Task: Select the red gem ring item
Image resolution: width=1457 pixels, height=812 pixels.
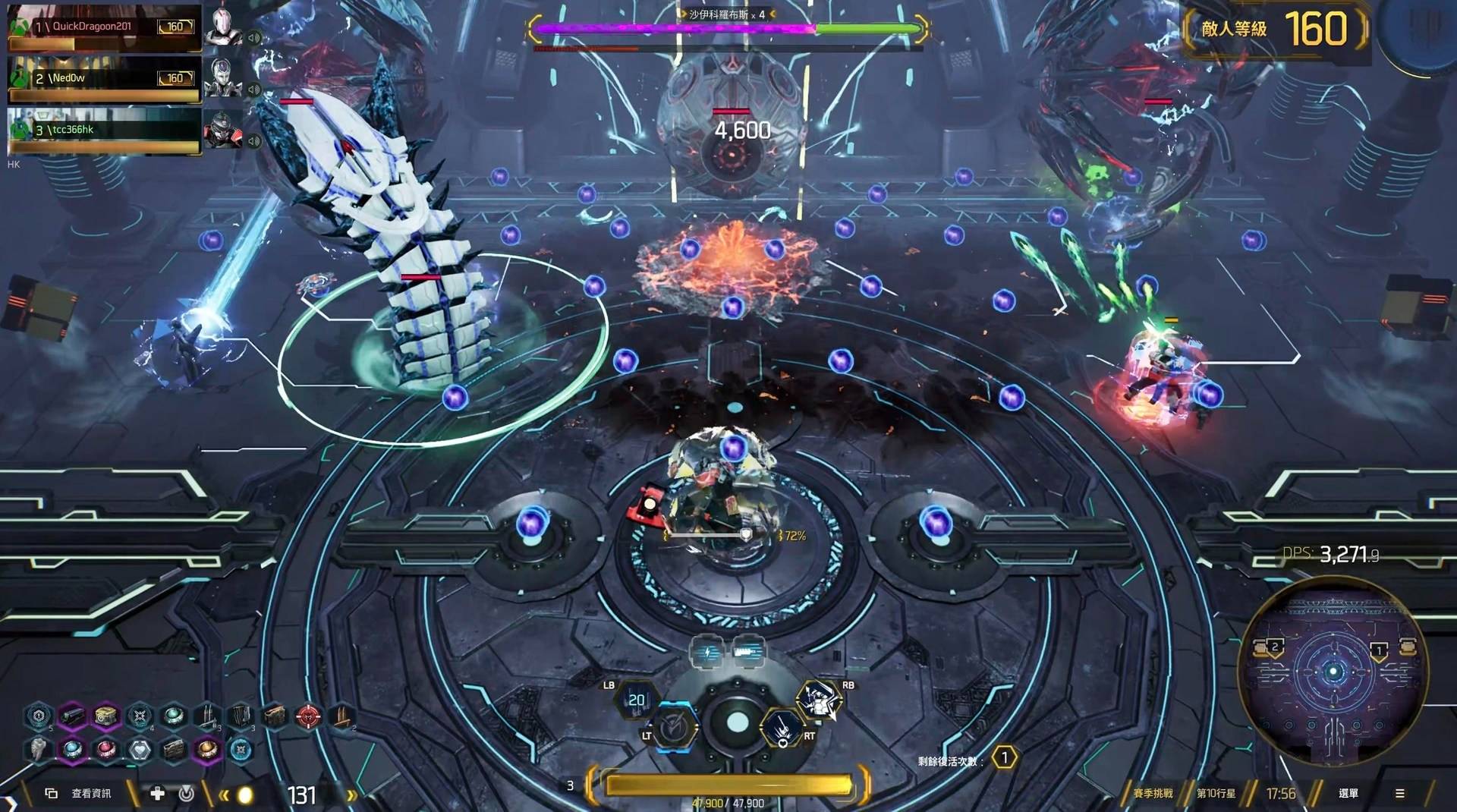Action: [x=105, y=750]
